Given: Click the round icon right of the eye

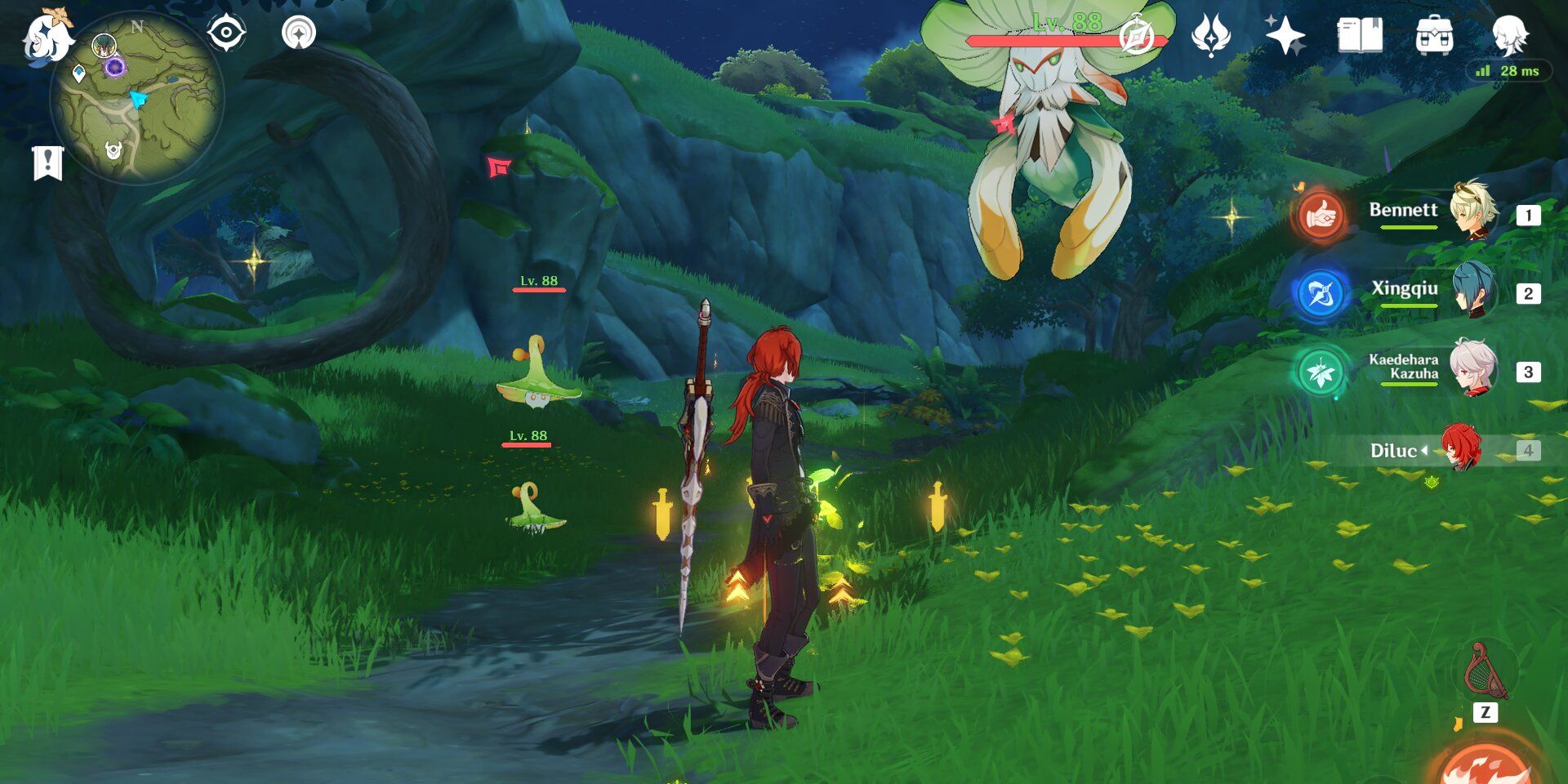Looking at the screenshot, I should pos(299,33).
